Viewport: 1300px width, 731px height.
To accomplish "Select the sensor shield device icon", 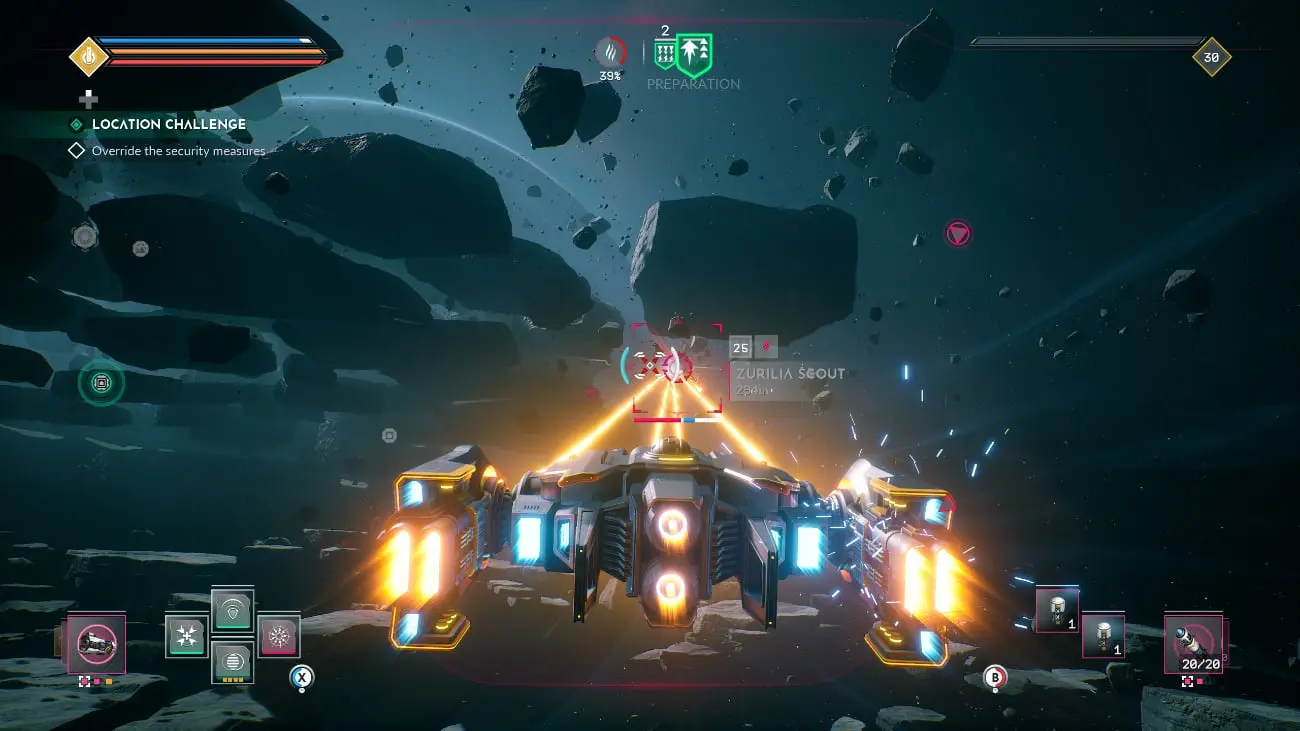I will [231, 611].
